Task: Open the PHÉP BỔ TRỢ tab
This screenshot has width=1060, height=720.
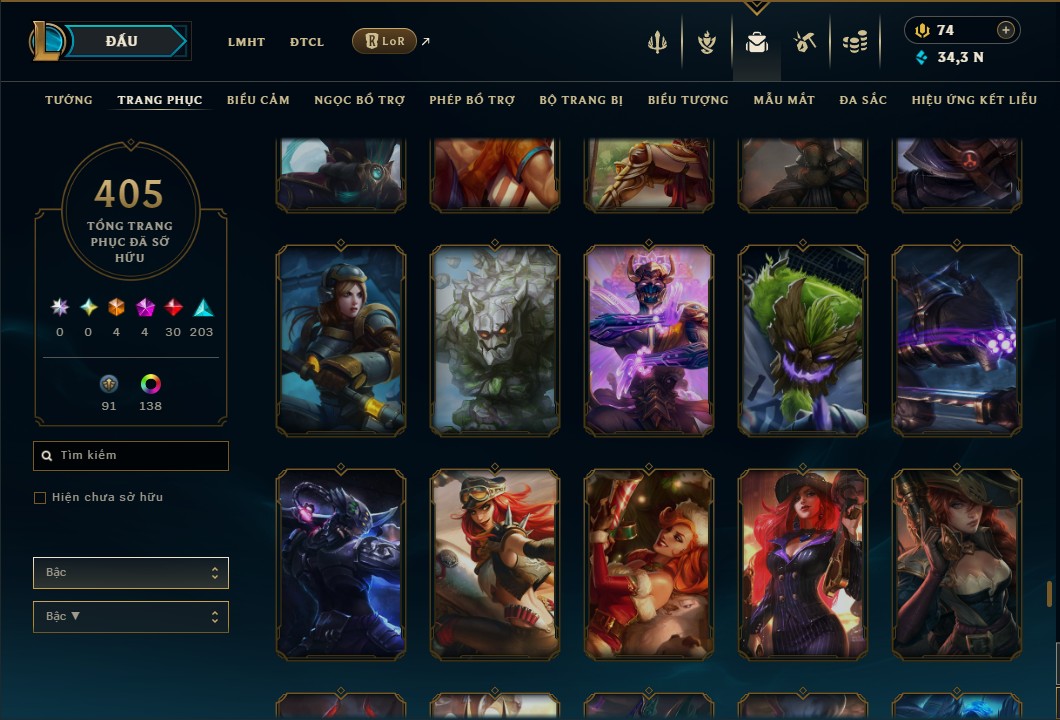Action: 472,100
